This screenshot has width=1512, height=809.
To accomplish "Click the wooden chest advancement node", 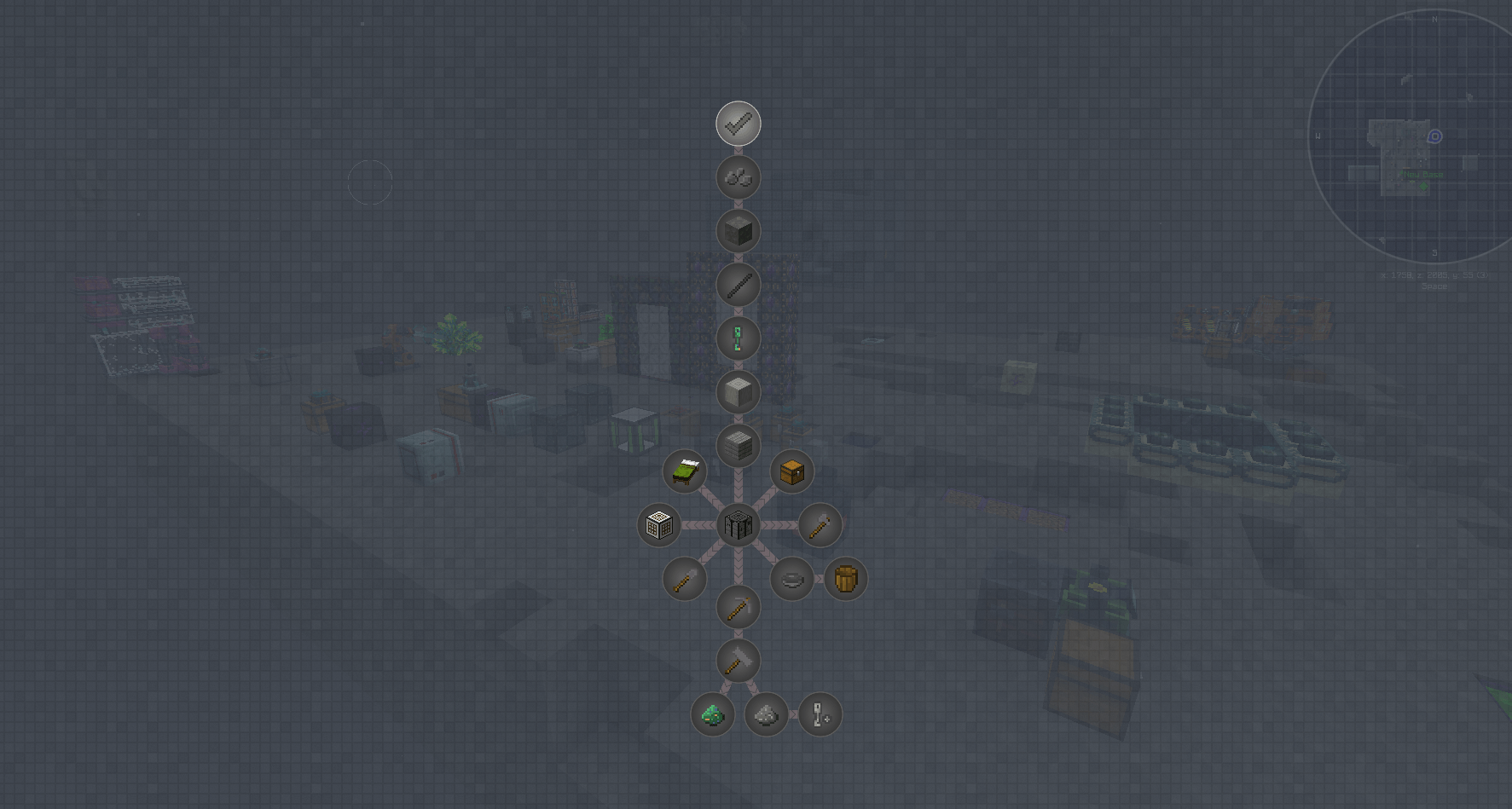I will pos(791,471).
